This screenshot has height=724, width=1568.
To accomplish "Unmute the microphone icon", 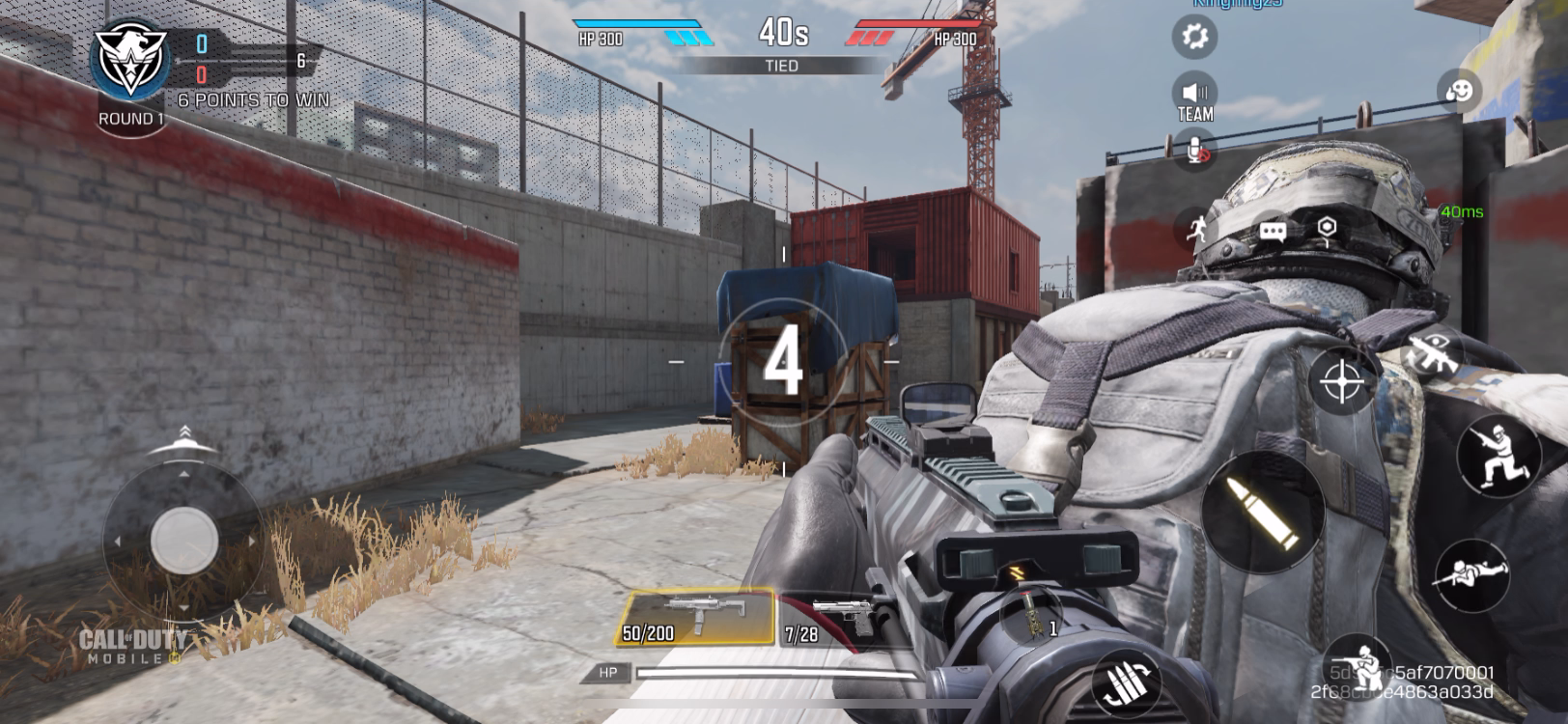I will click(1195, 150).
